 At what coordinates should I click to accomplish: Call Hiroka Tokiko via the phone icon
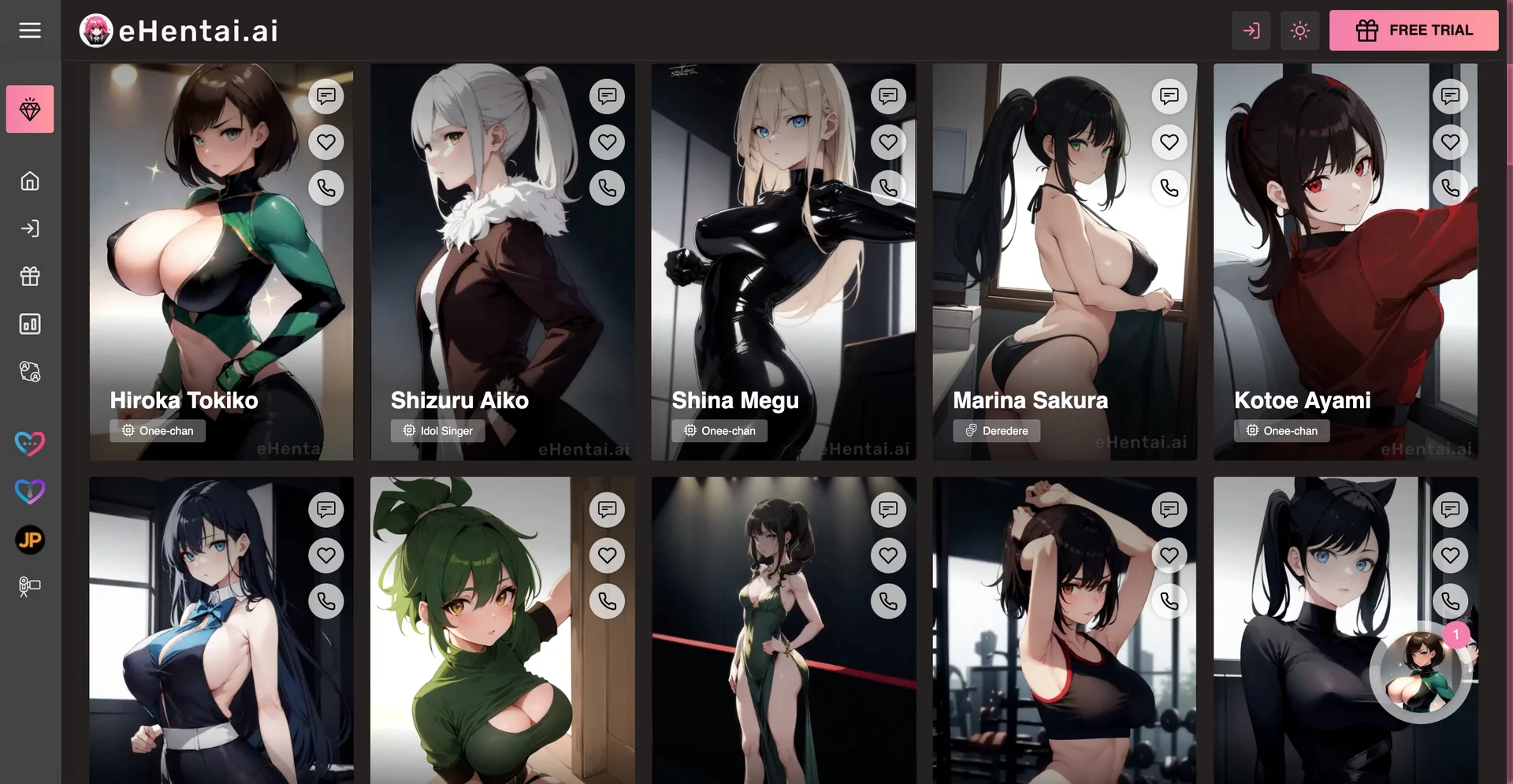(x=326, y=188)
